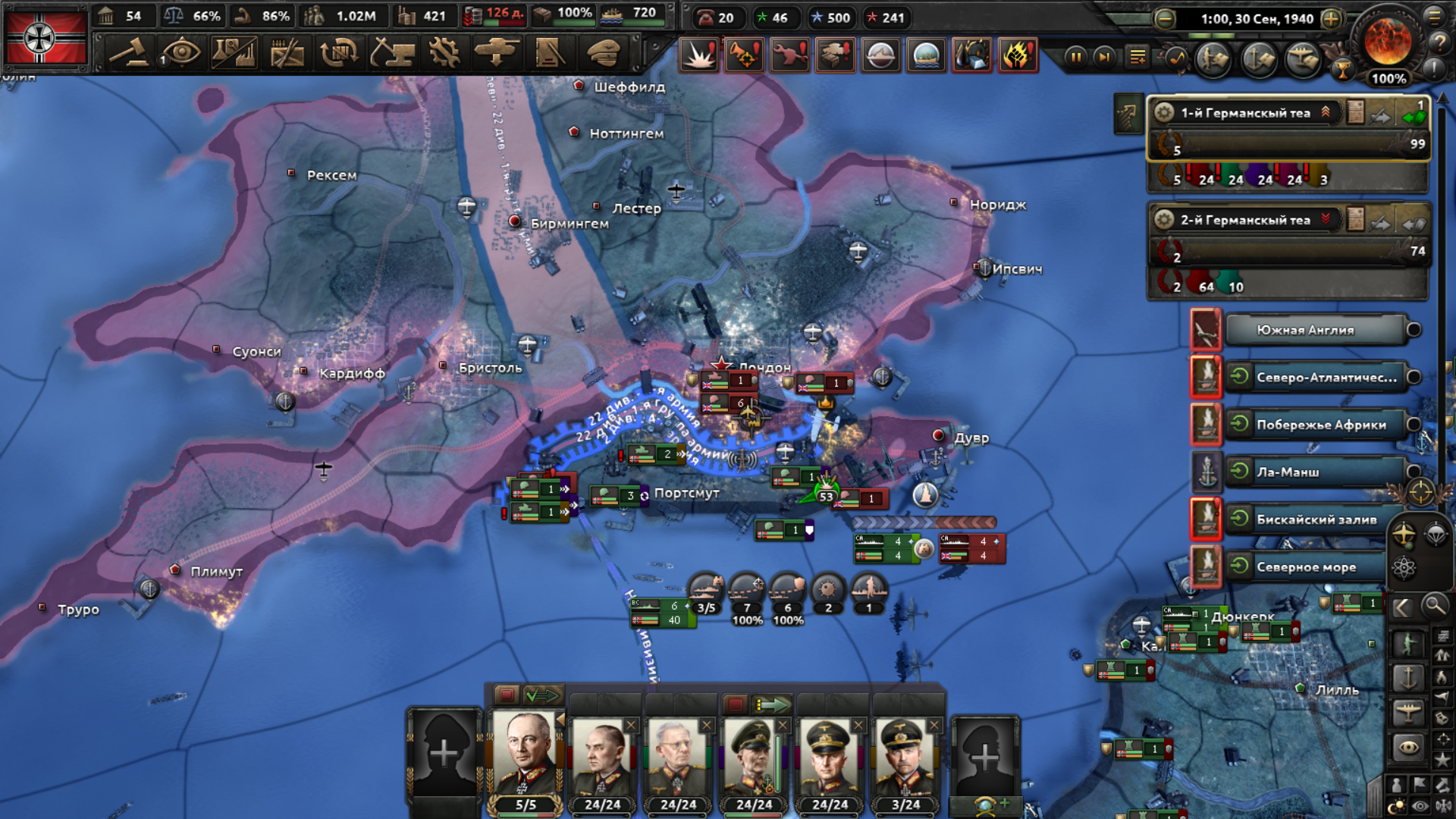
Task: Choose the Бискайский залив region entry
Action: (x=1316, y=519)
